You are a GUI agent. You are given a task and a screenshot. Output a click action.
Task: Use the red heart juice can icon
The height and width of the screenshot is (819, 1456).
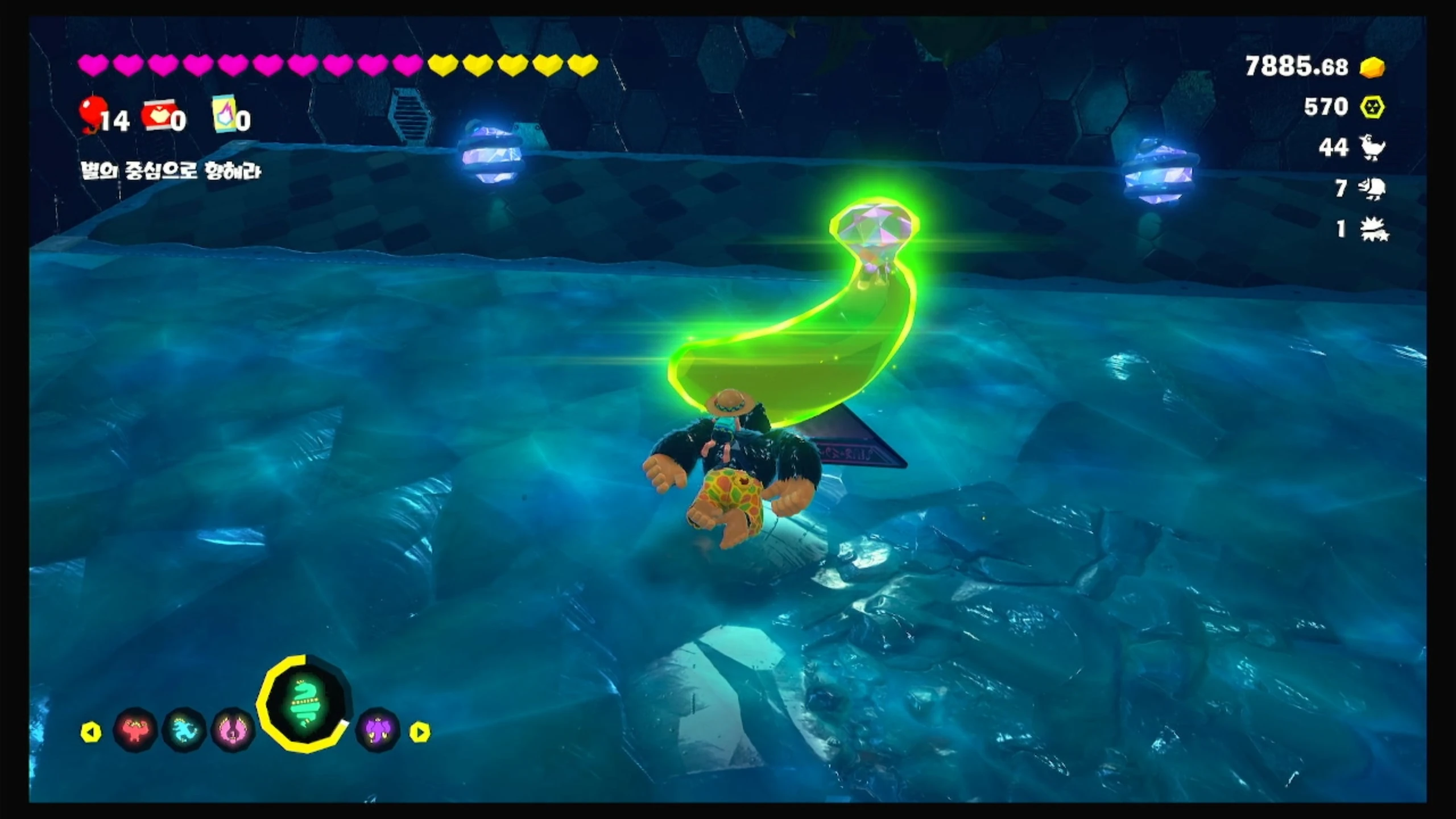[x=156, y=115]
